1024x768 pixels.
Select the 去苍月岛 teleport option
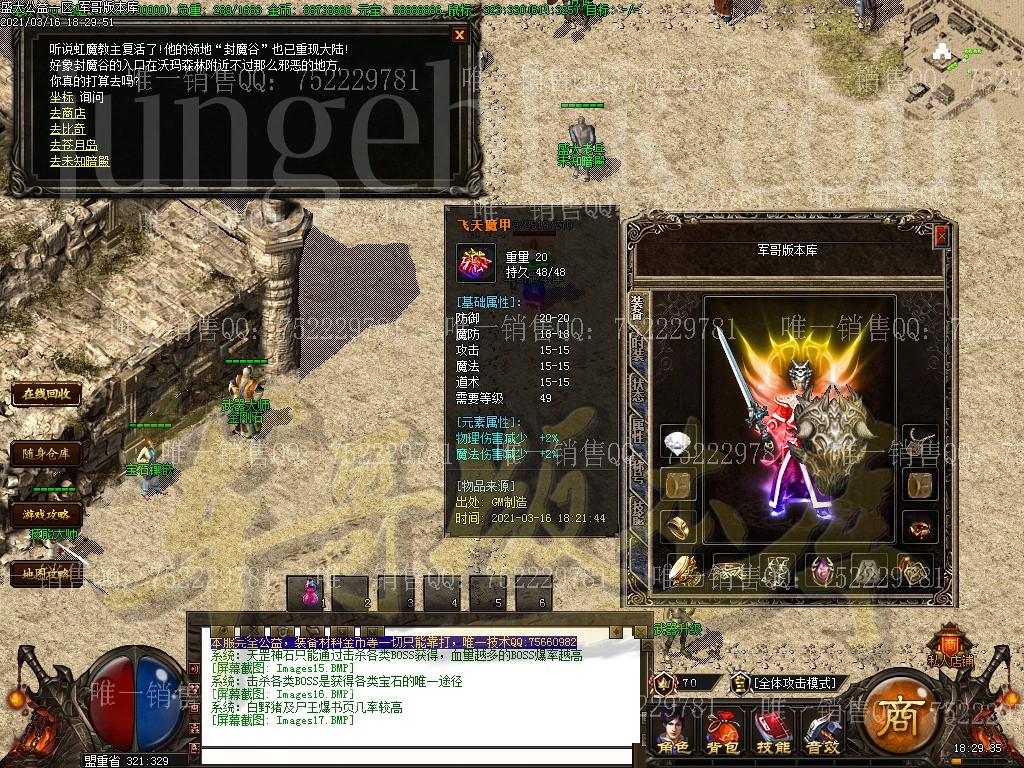[x=75, y=146]
